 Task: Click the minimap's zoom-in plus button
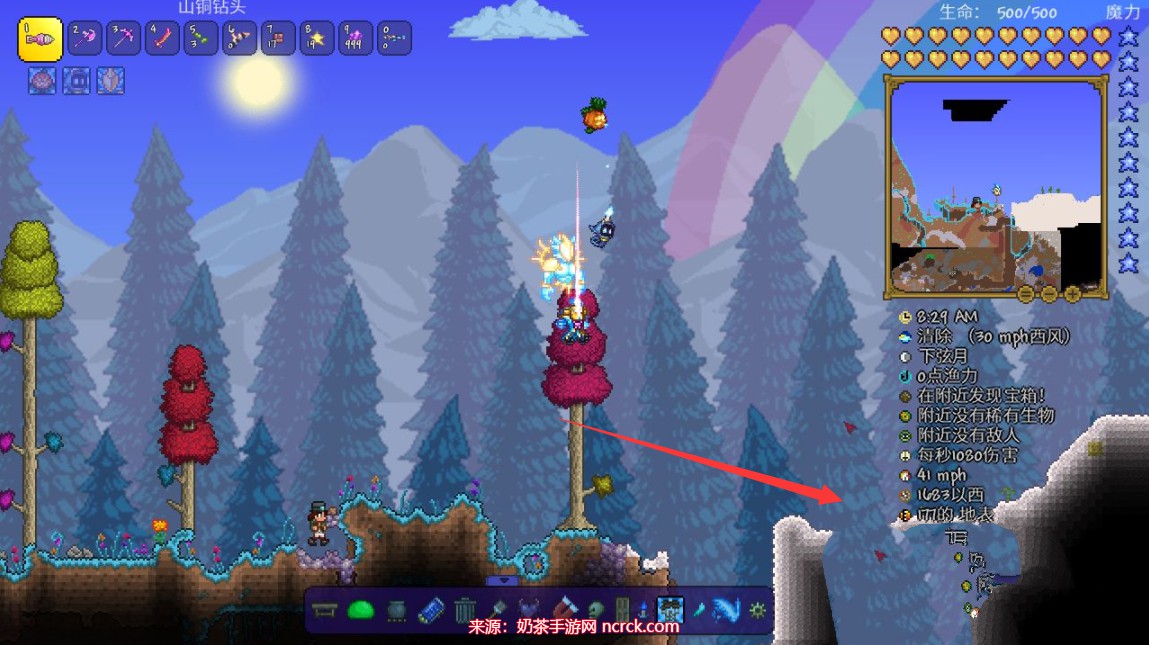coord(1072,294)
